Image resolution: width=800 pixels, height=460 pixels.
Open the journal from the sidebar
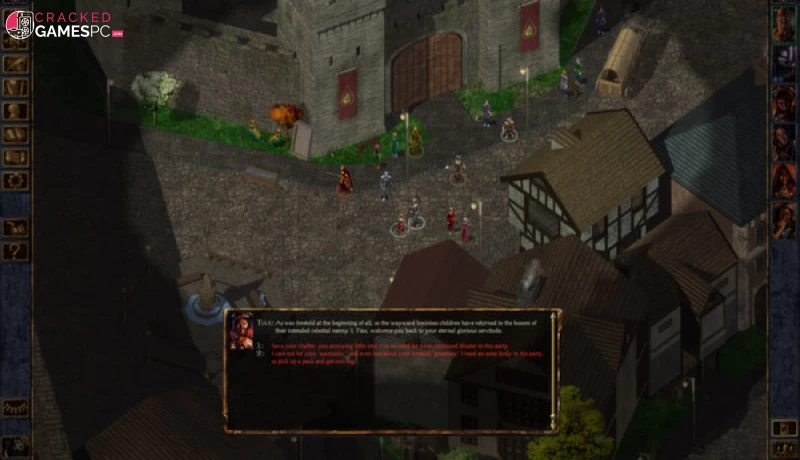pyautogui.click(x=15, y=65)
